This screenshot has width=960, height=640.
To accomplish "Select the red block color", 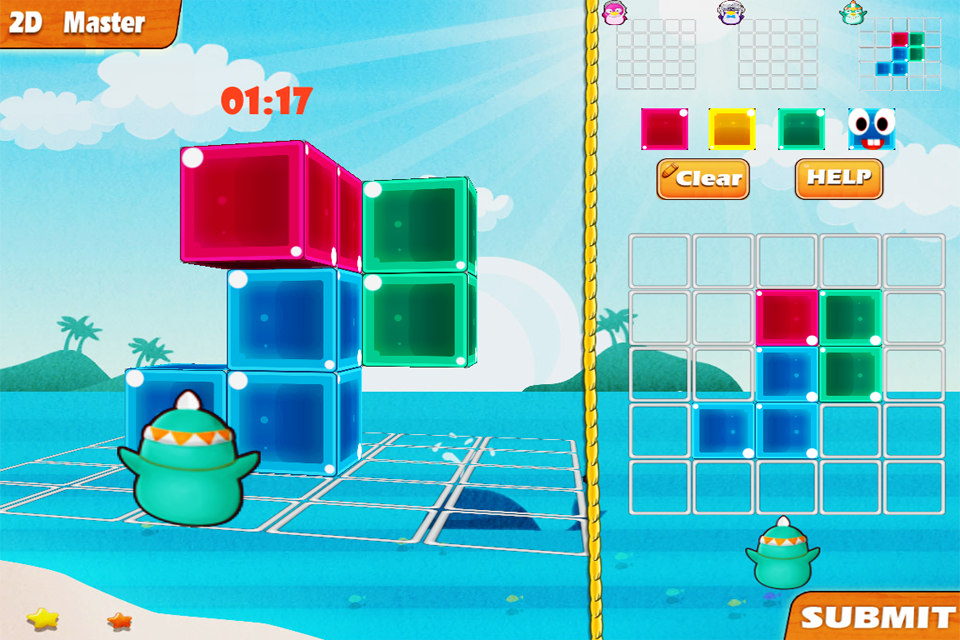I will pyautogui.click(x=664, y=130).
